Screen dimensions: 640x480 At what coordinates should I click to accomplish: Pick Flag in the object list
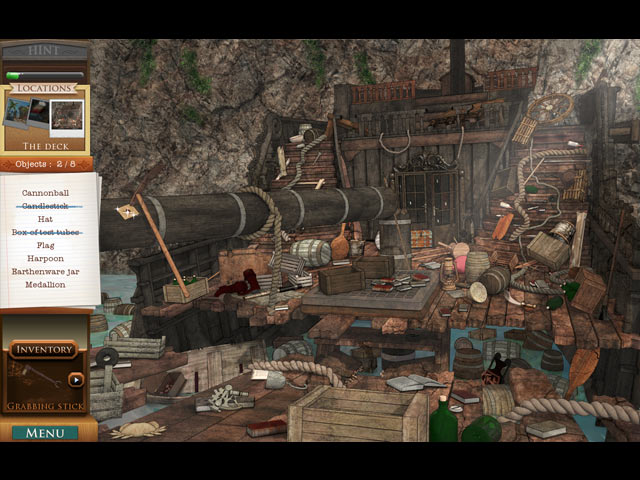(45, 245)
